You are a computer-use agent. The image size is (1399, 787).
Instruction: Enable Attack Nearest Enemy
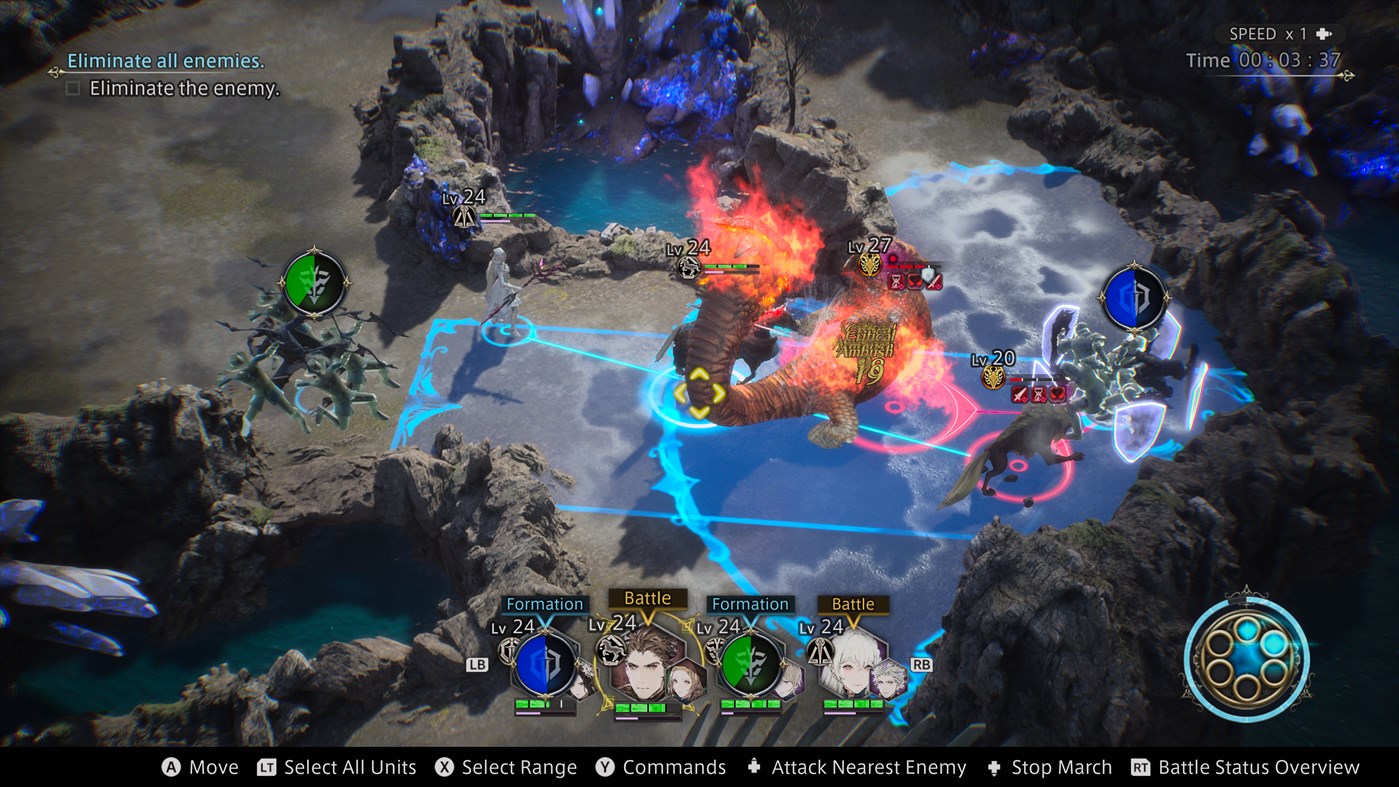point(868,767)
